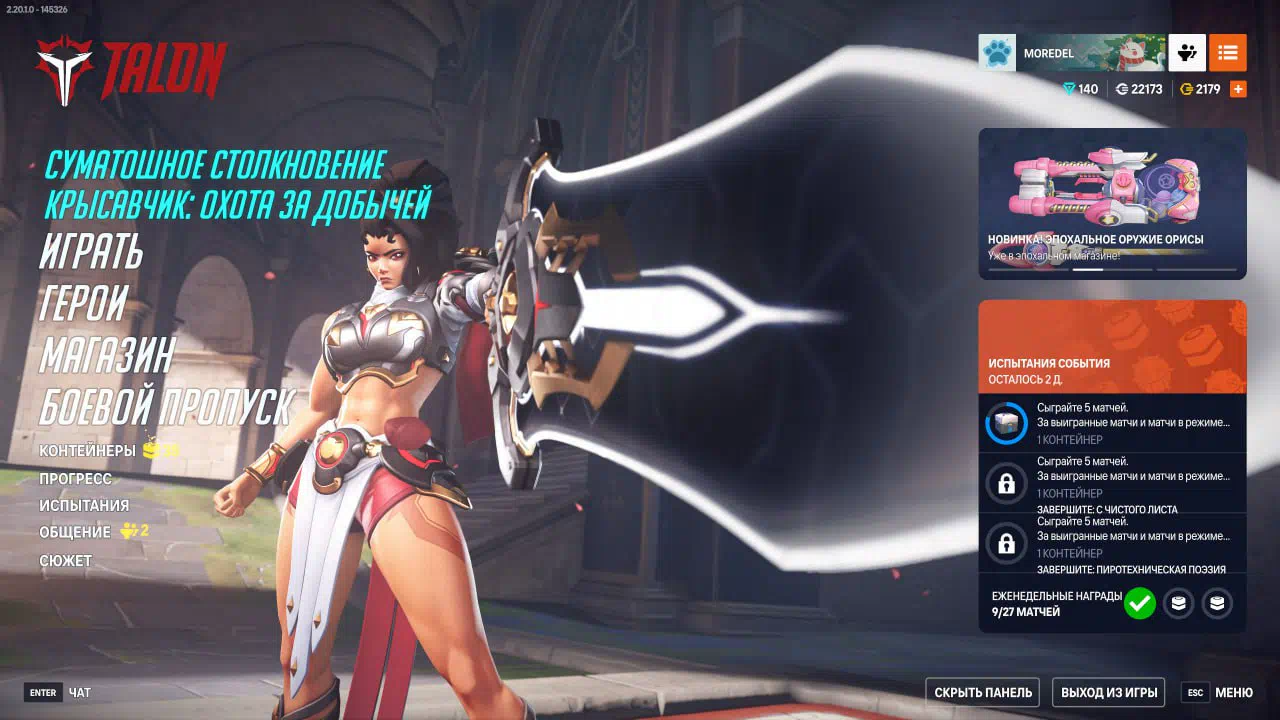
Task: View the Orisa mythic weapon promo banner
Action: [x=1112, y=203]
